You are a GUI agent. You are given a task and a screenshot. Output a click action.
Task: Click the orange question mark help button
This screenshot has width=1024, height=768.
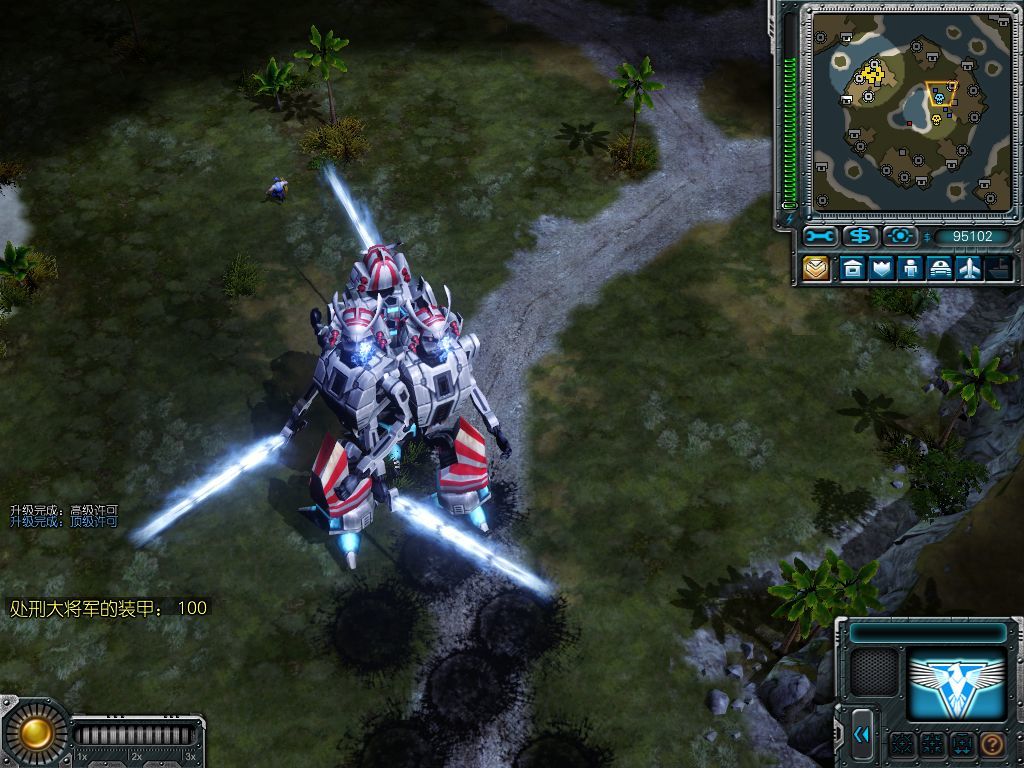[991, 744]
